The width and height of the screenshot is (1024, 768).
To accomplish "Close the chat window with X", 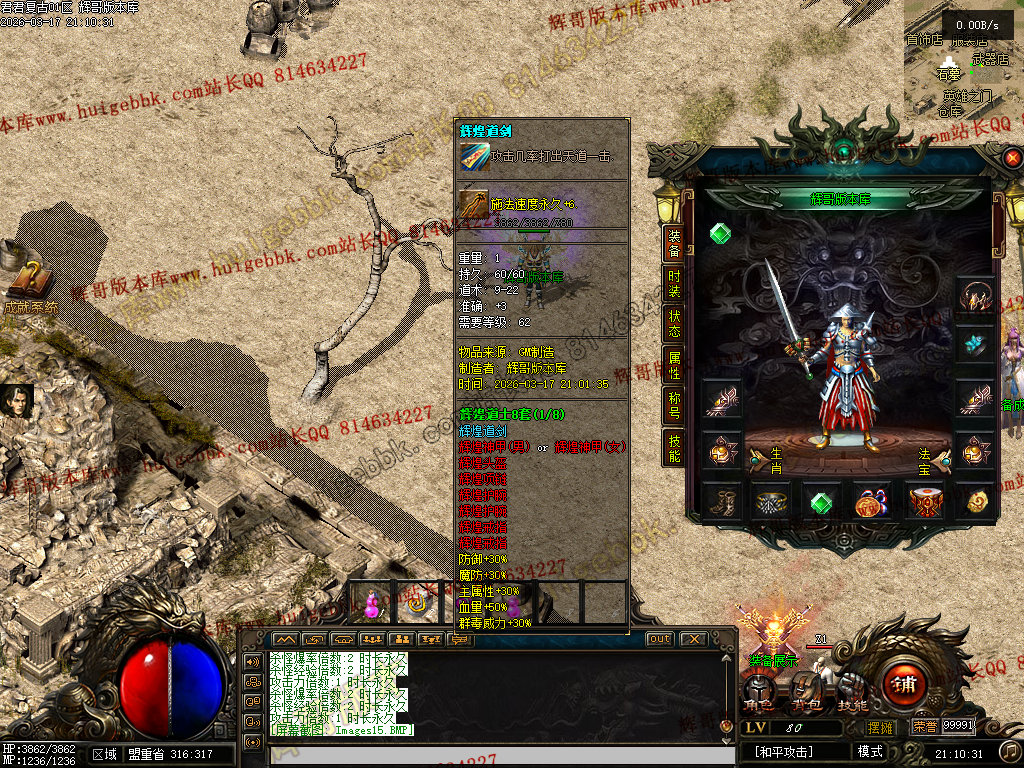I will click(x=693, y=639).
